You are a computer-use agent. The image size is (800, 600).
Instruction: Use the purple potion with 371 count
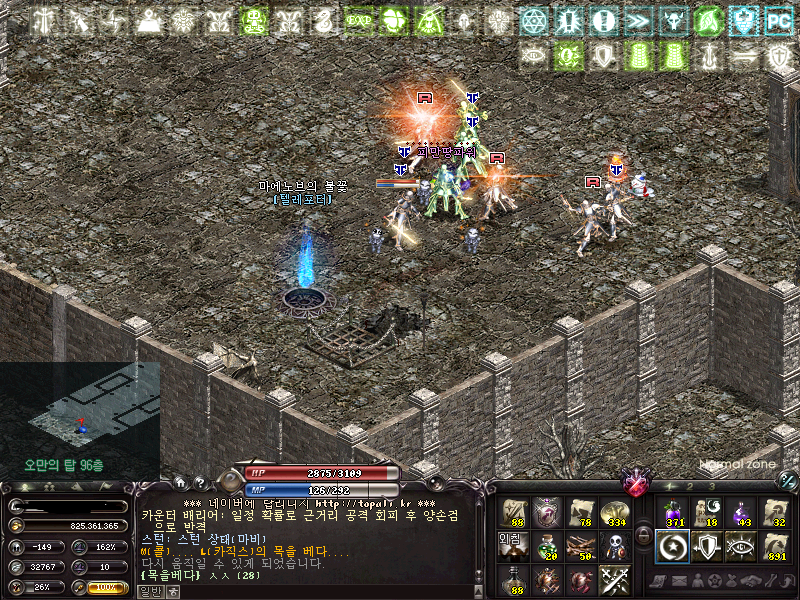point(672,513)
